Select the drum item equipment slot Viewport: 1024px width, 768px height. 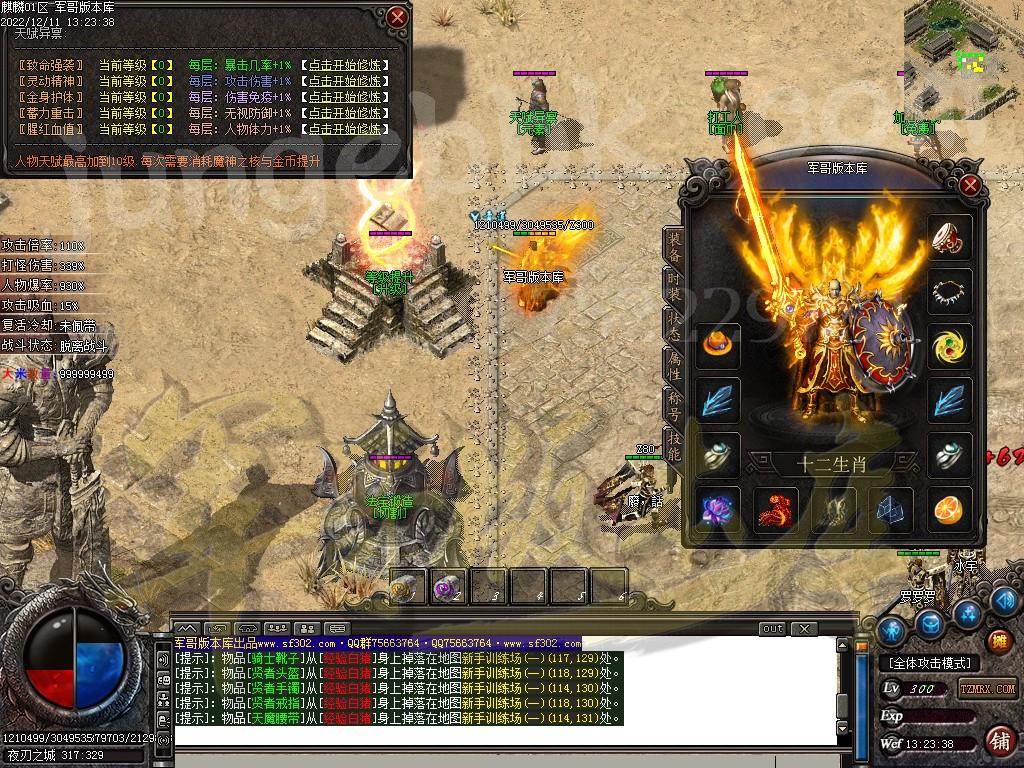point(948,237)
